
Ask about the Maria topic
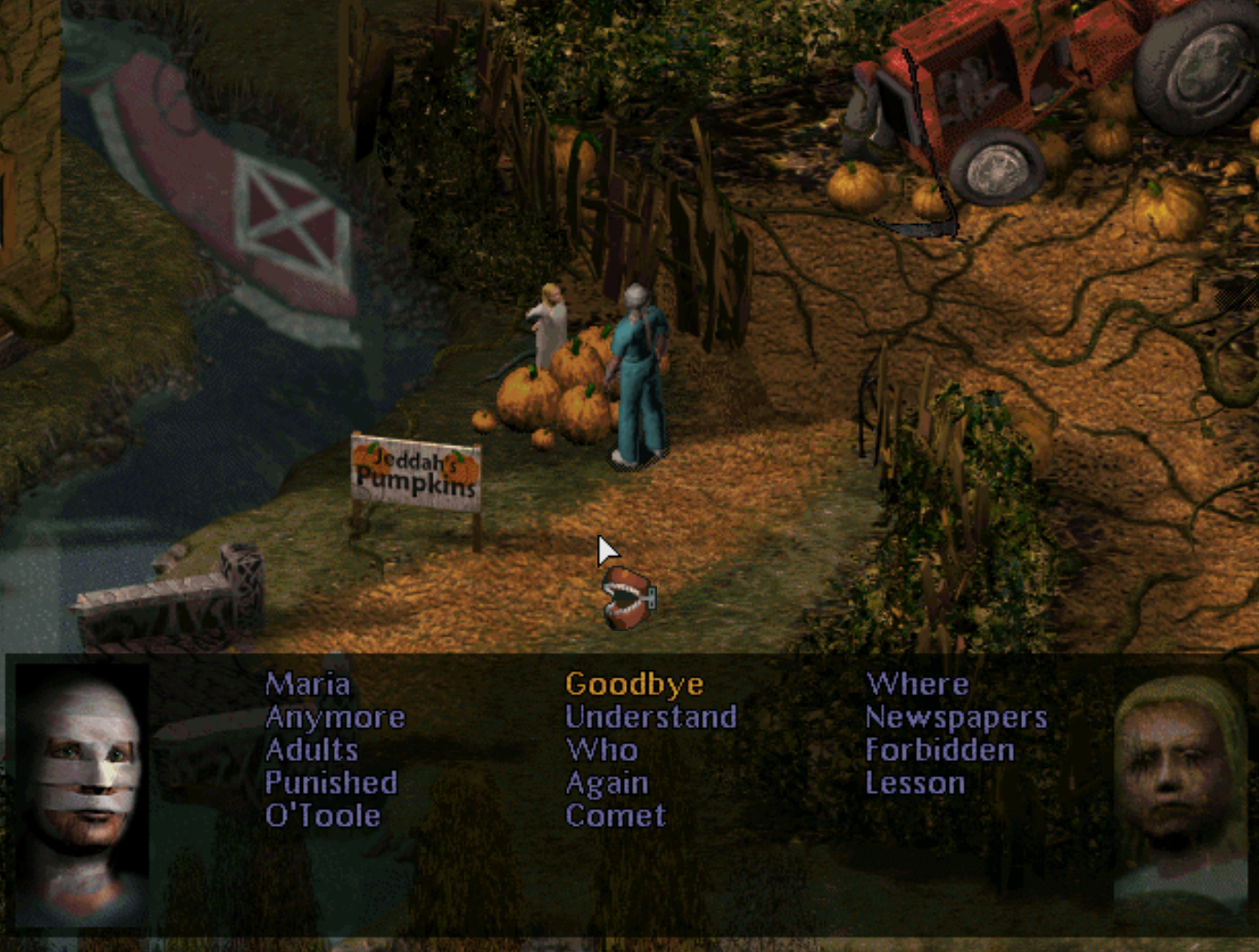(x=307, y=684)
